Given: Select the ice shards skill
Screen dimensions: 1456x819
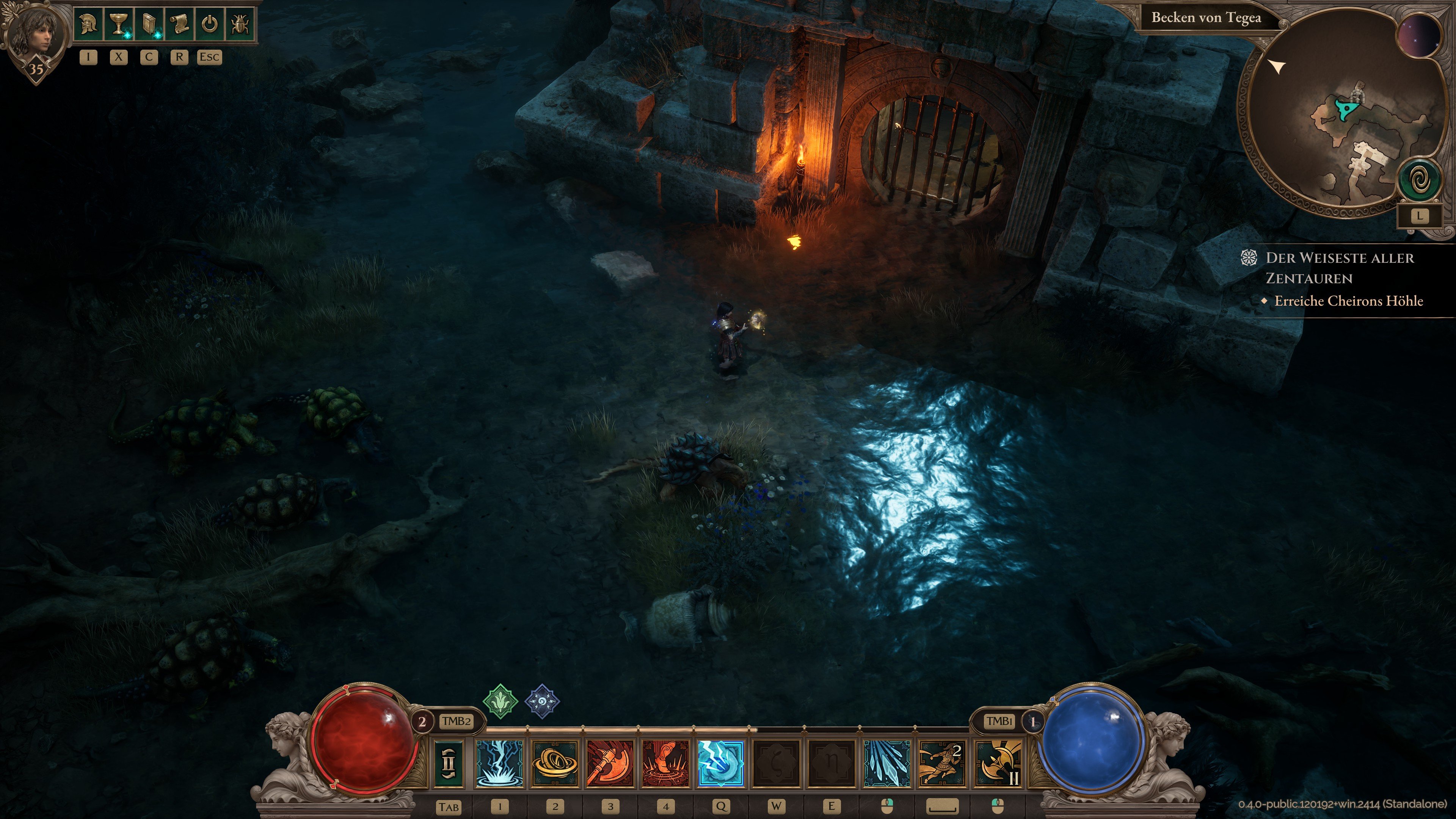Looking at the screenshot, I should [x=886, y=764].
